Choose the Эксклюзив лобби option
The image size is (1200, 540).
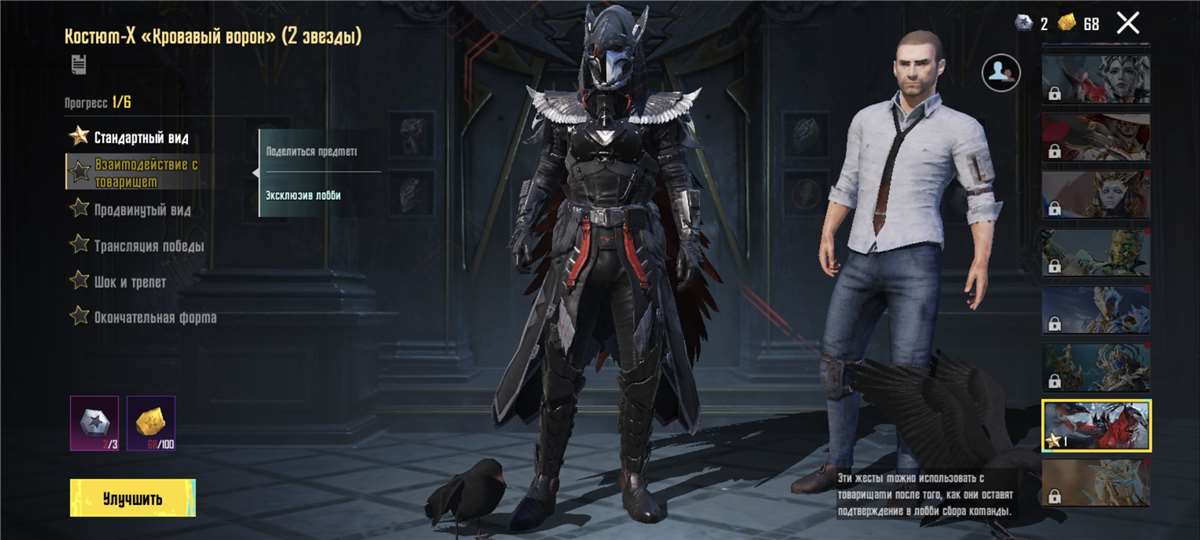pos(303,195)
